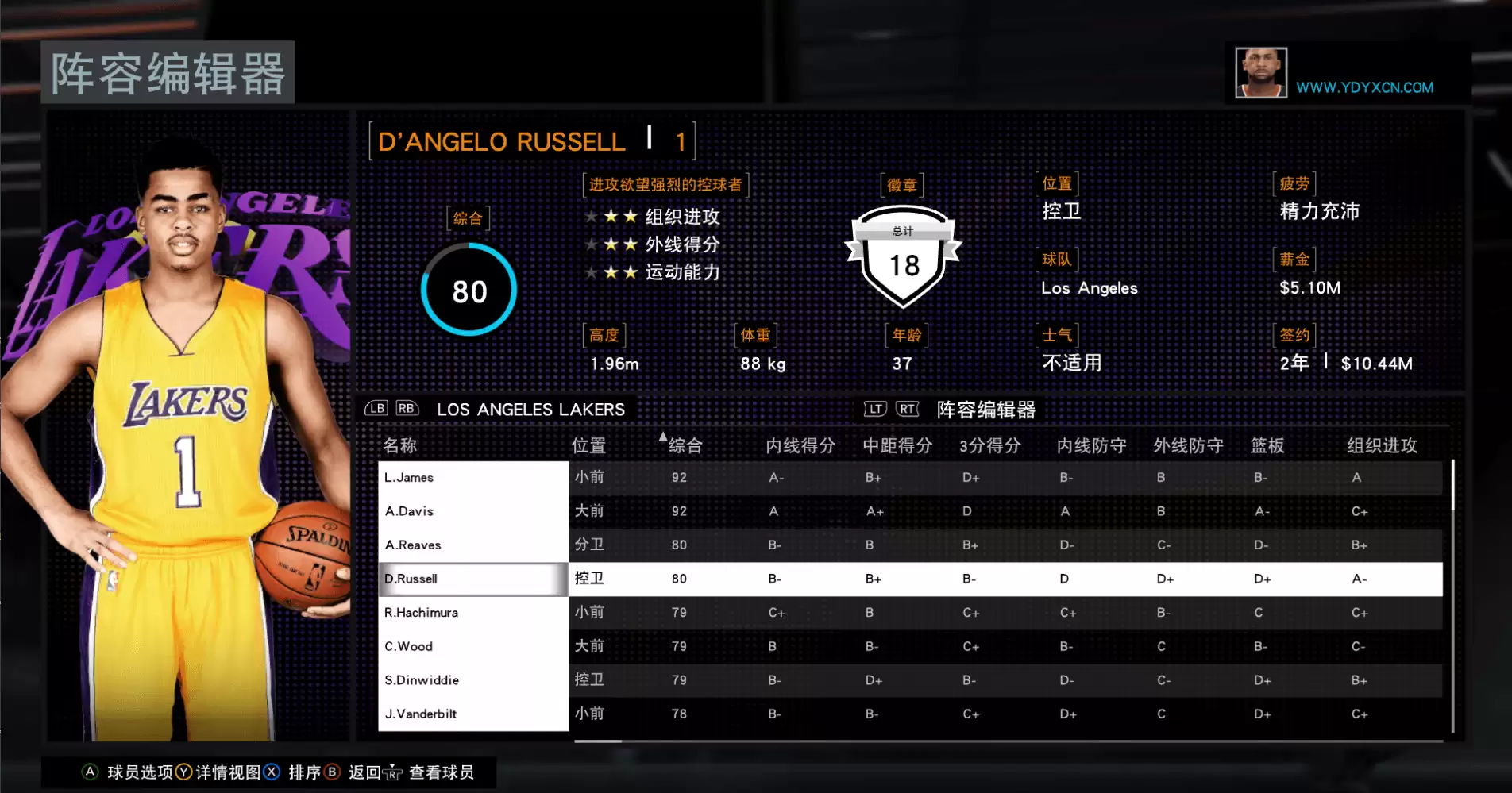Sort by 组织进攻 playmaking column header
This screenshot has width=1512, height=793.
(x=1382, y=445)
